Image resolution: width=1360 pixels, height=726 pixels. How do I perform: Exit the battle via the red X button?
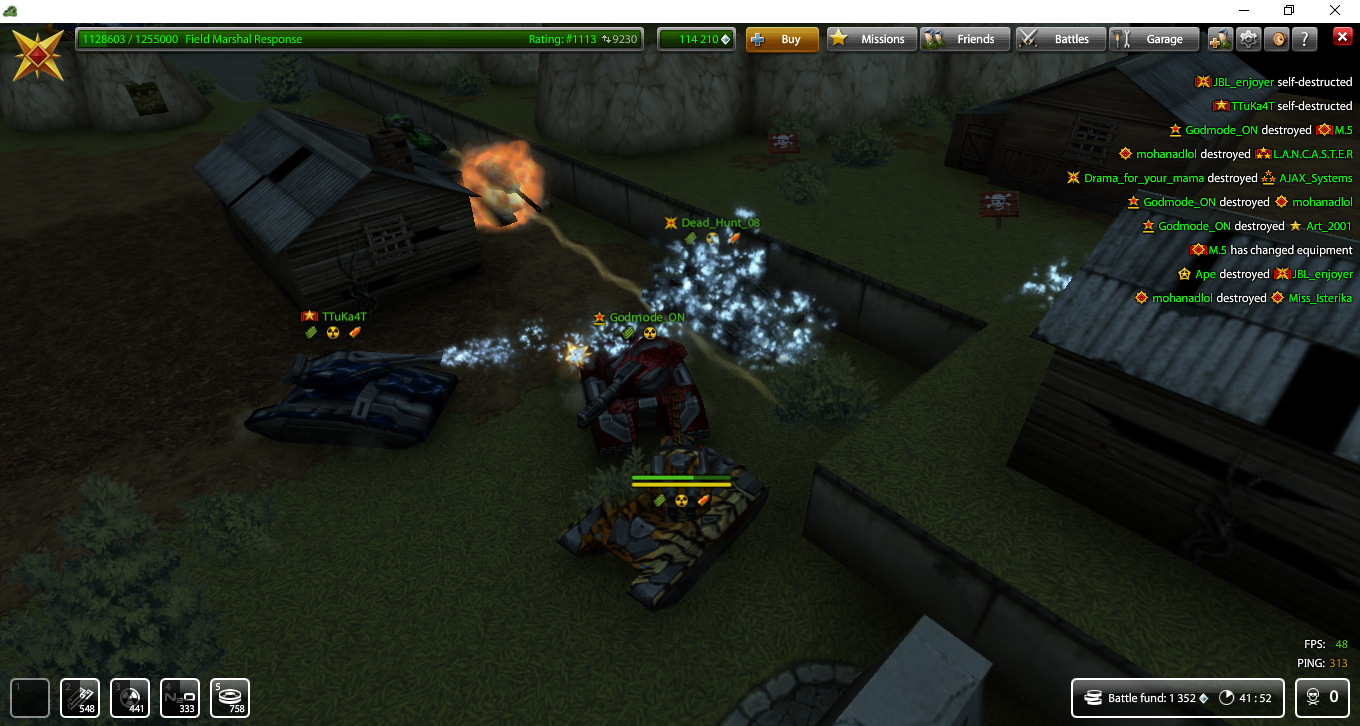click(x=1343, y=37)
